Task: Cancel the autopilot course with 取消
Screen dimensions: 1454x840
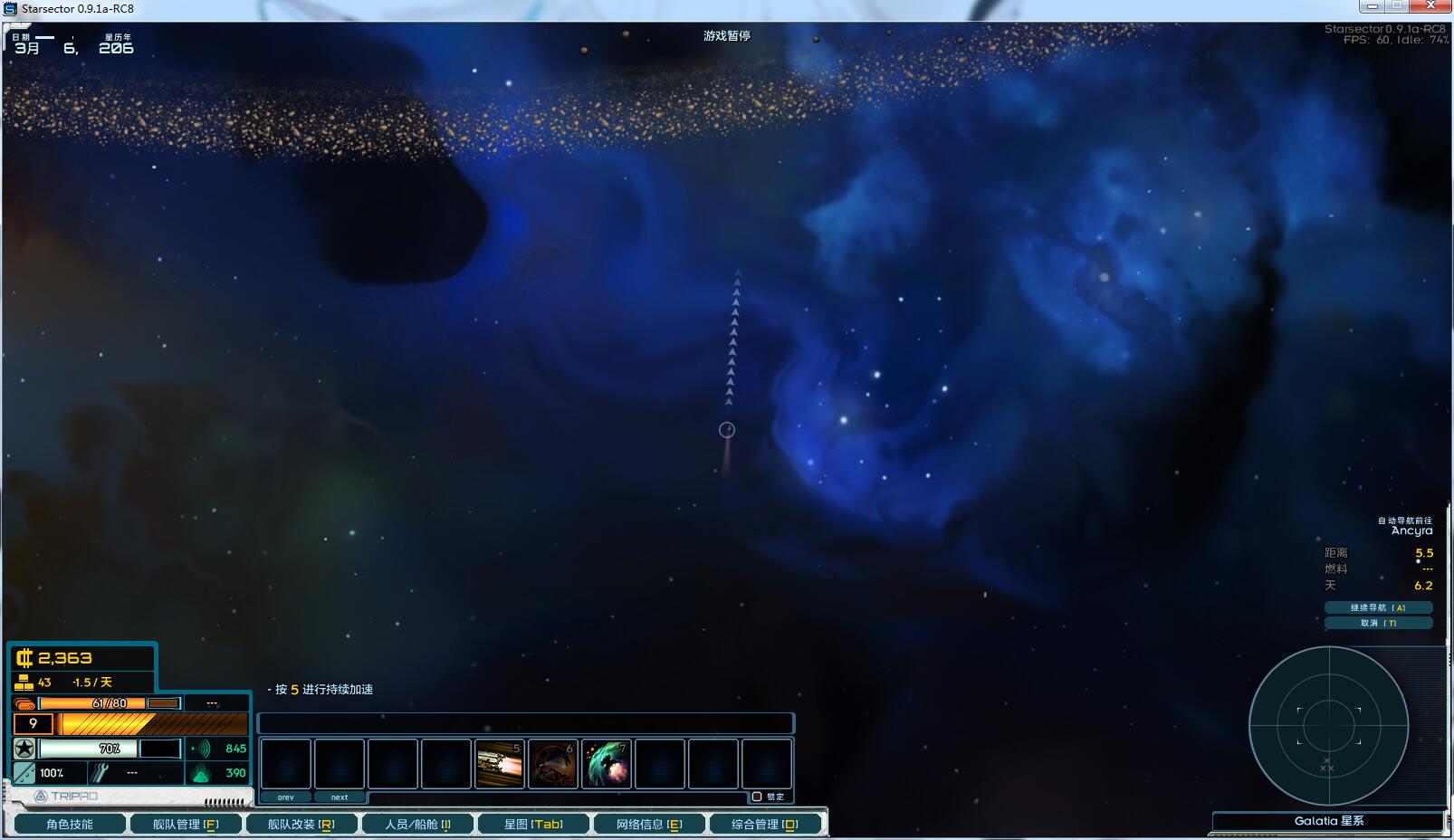Action: click(1378, 623)
